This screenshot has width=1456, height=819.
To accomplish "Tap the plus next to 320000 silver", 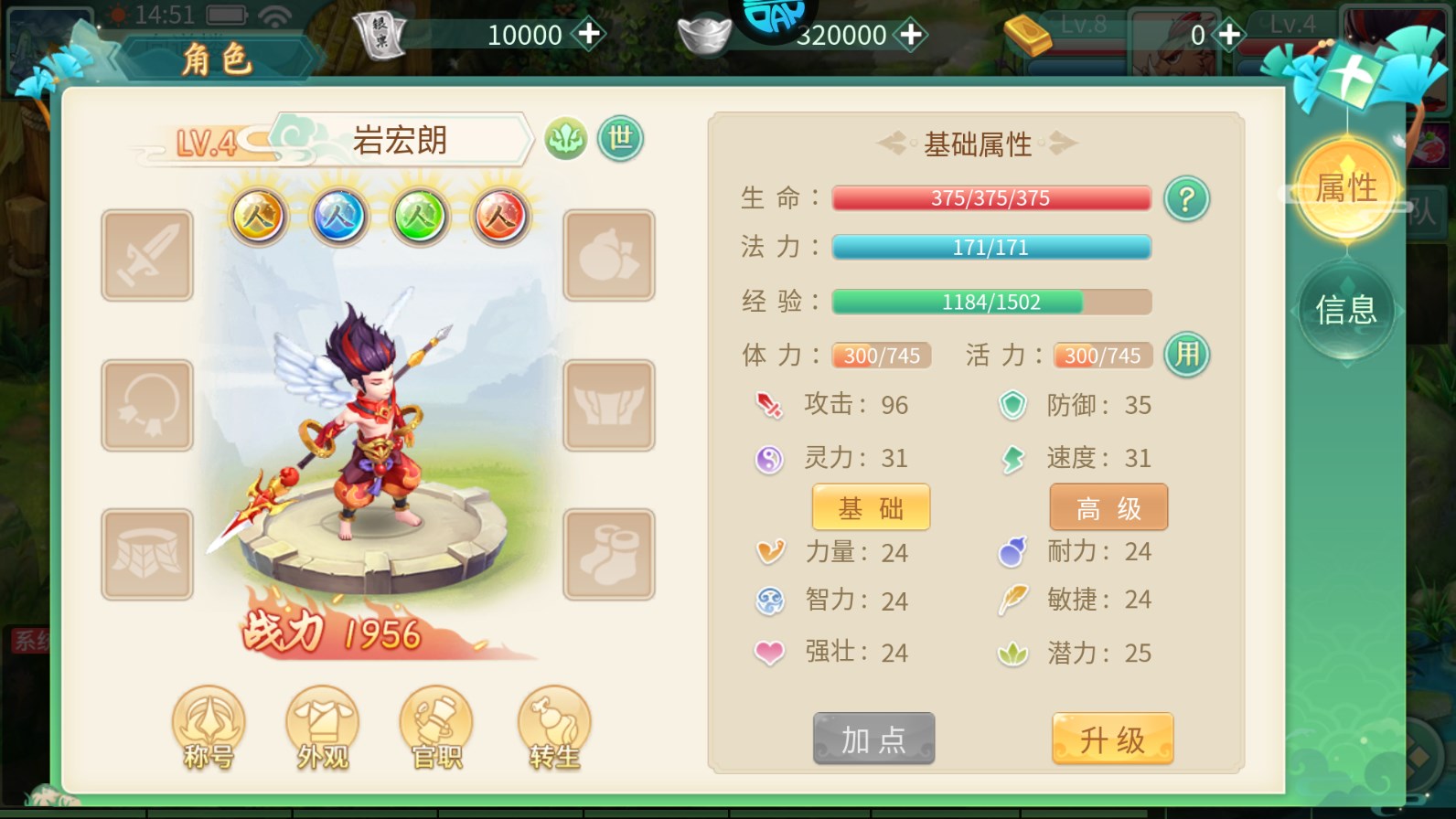I will pos(910,35).
